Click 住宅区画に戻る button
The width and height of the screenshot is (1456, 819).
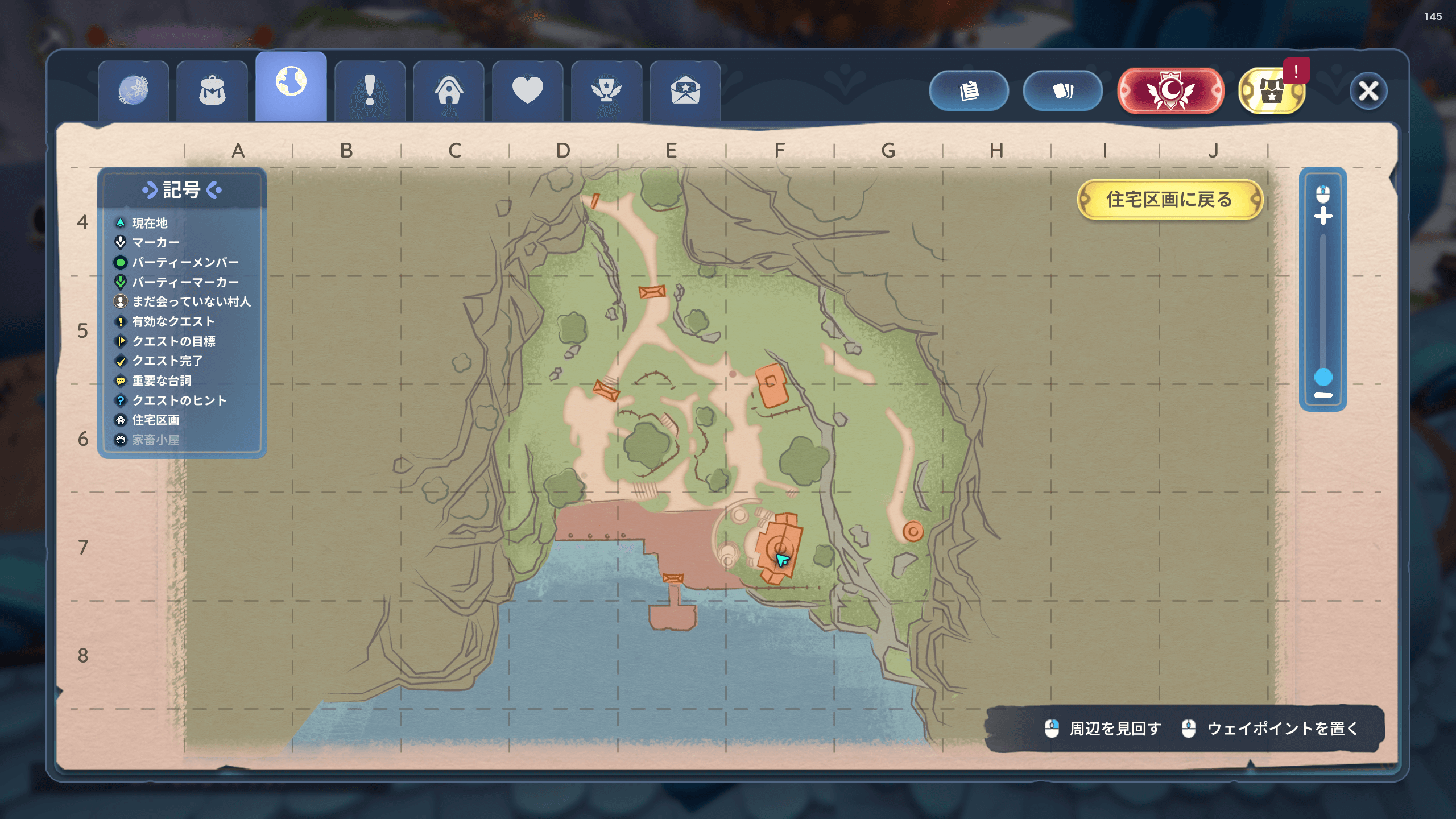tap(1169, 200)
